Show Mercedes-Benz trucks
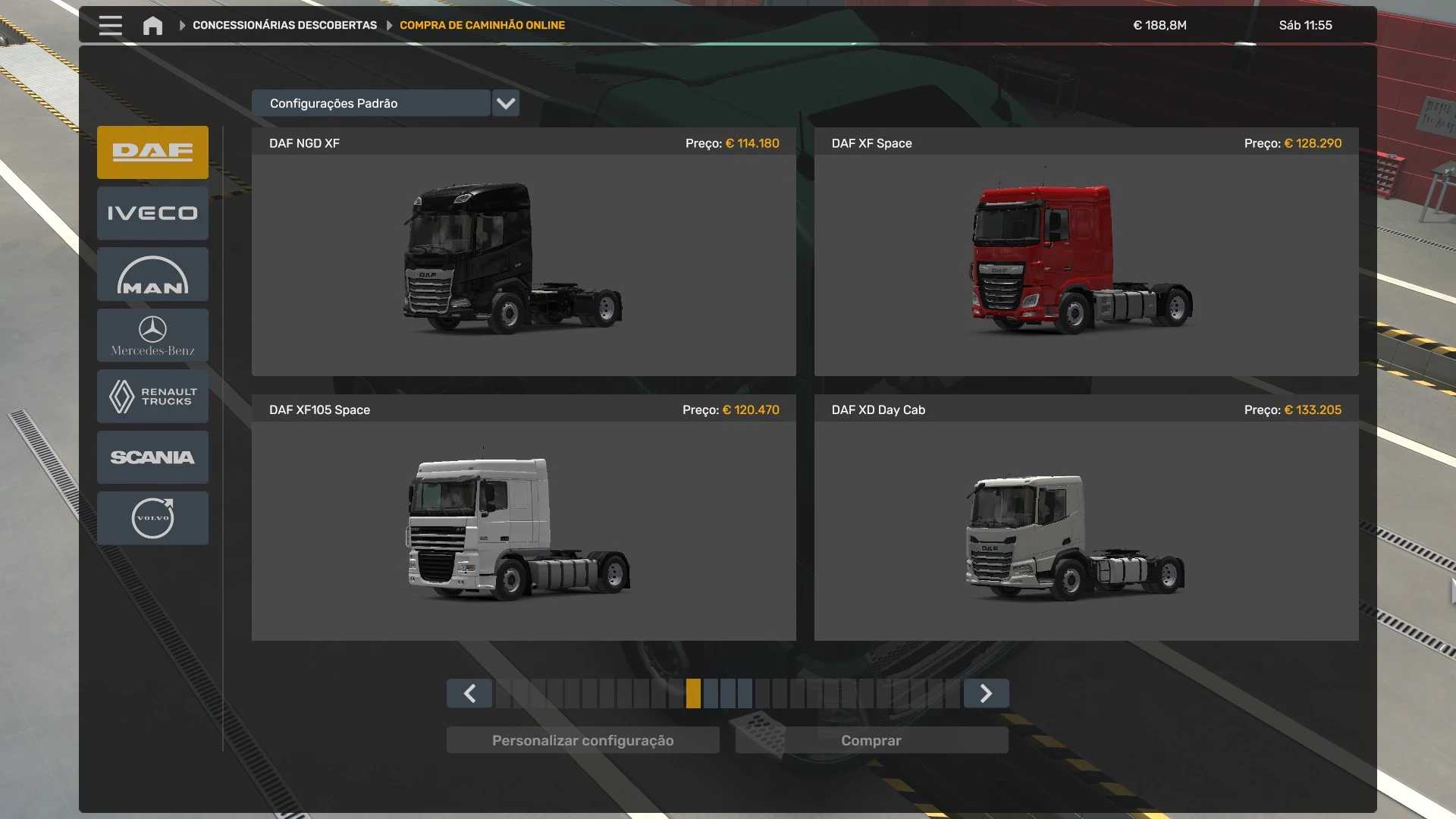 [152, 335]
